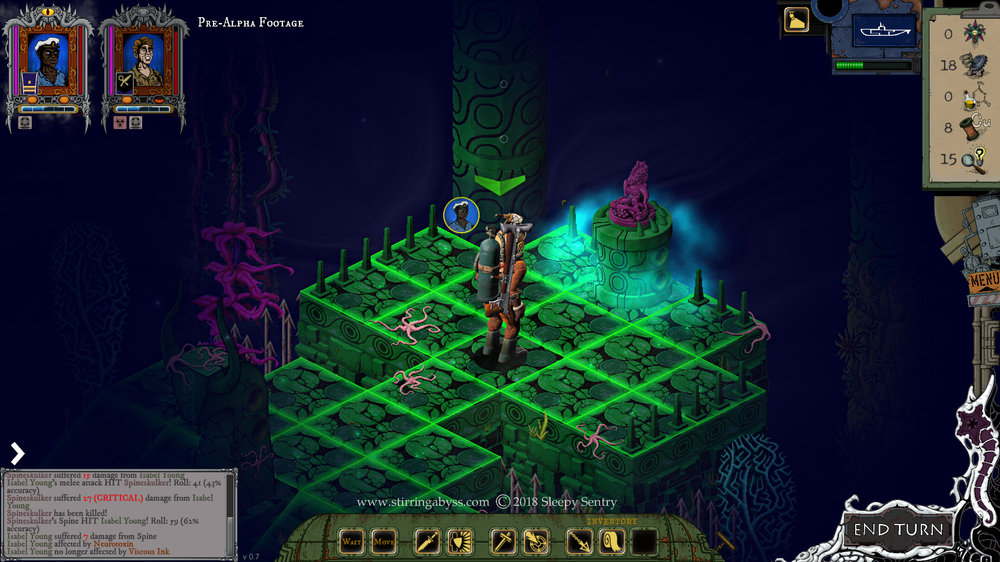Select the Wait action
This screenshot has height=562, width=1000.
click(x=351, y=542)
